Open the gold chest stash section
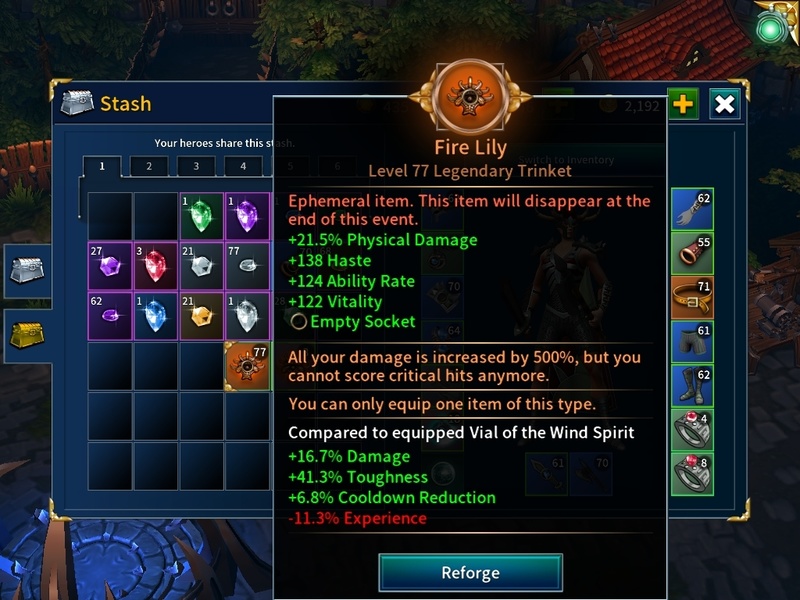 click(26, 334)
